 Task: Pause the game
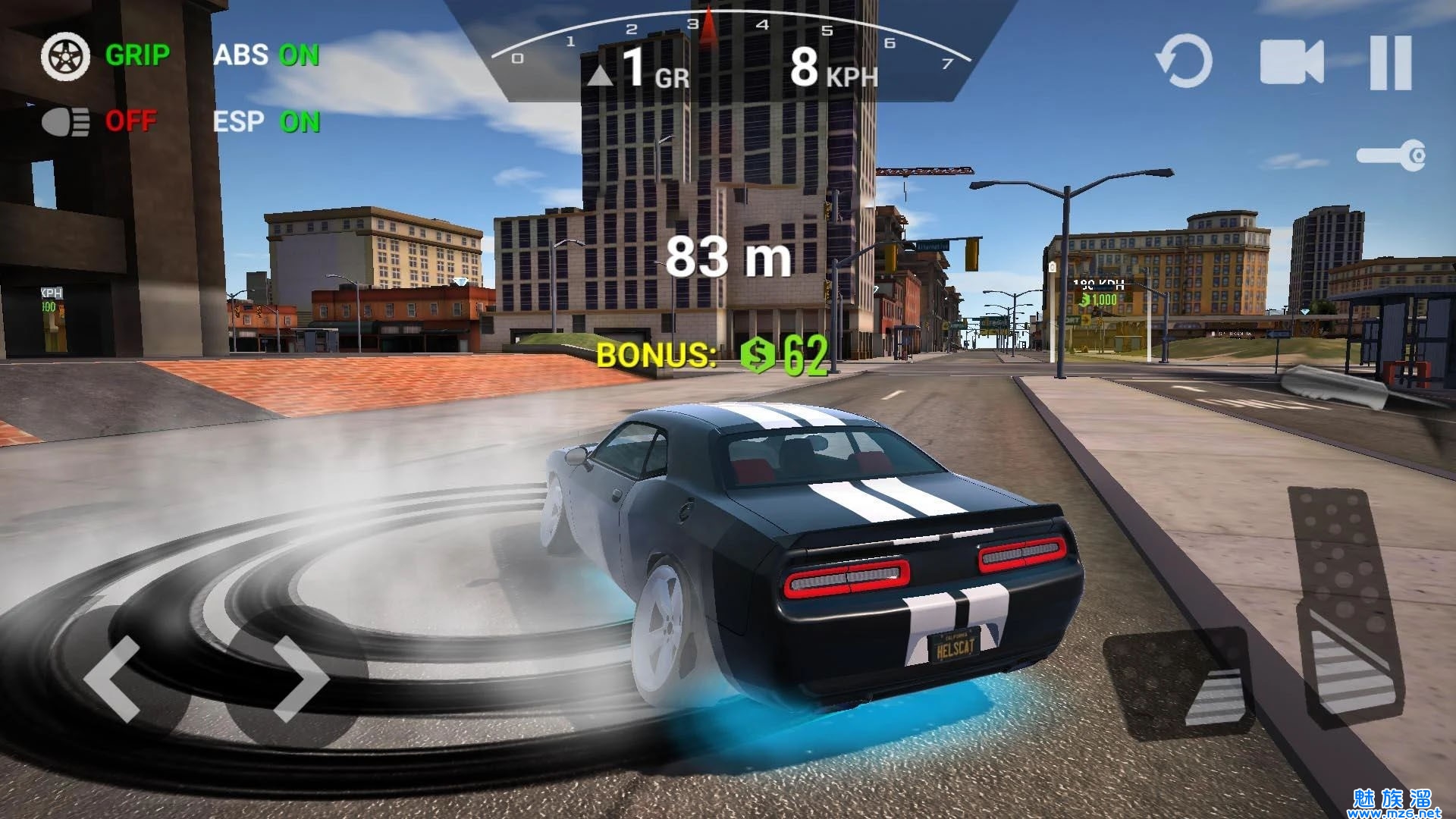1391,62
